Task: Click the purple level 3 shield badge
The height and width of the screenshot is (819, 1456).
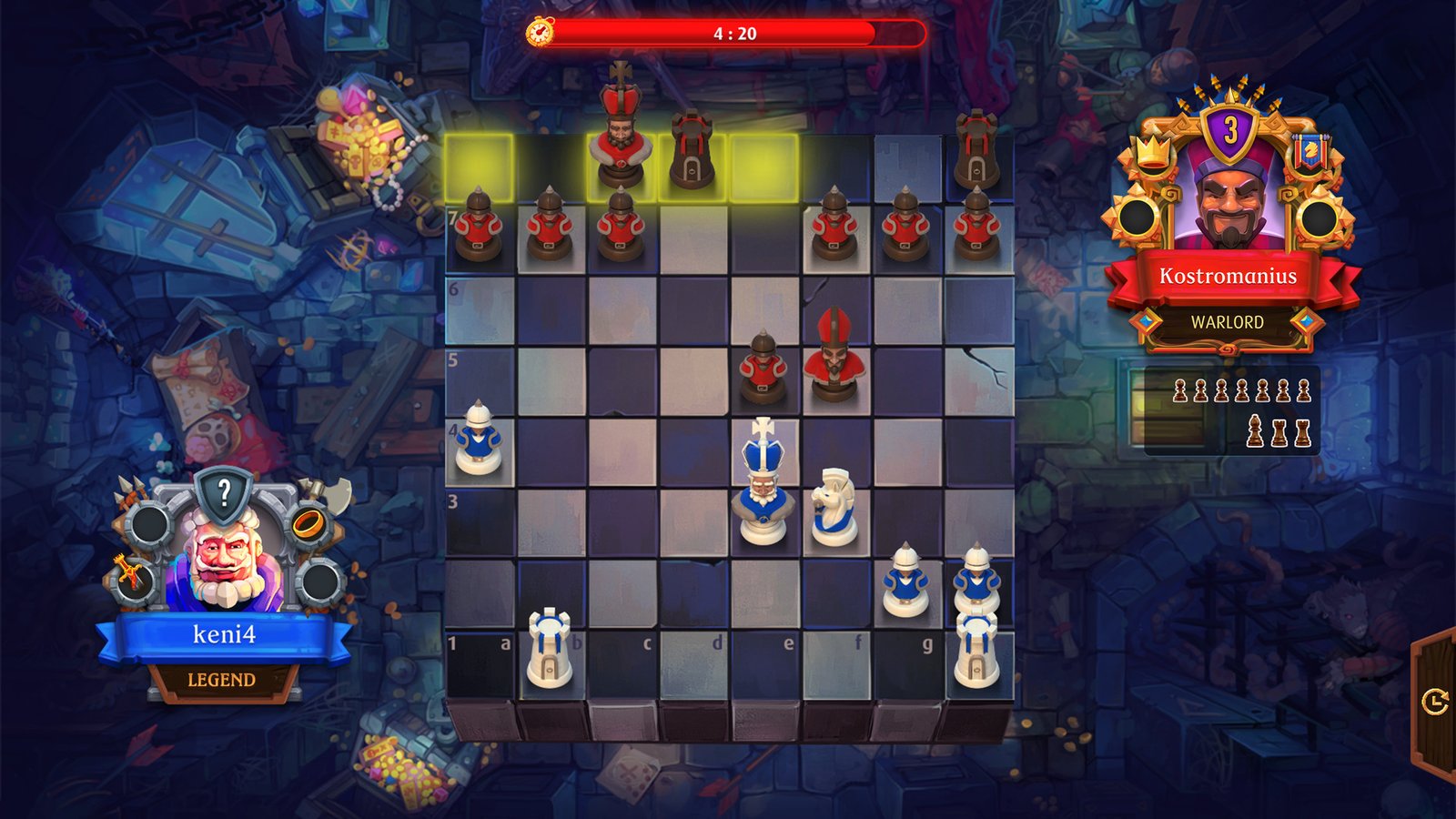Action: (x=1229, y=129)
